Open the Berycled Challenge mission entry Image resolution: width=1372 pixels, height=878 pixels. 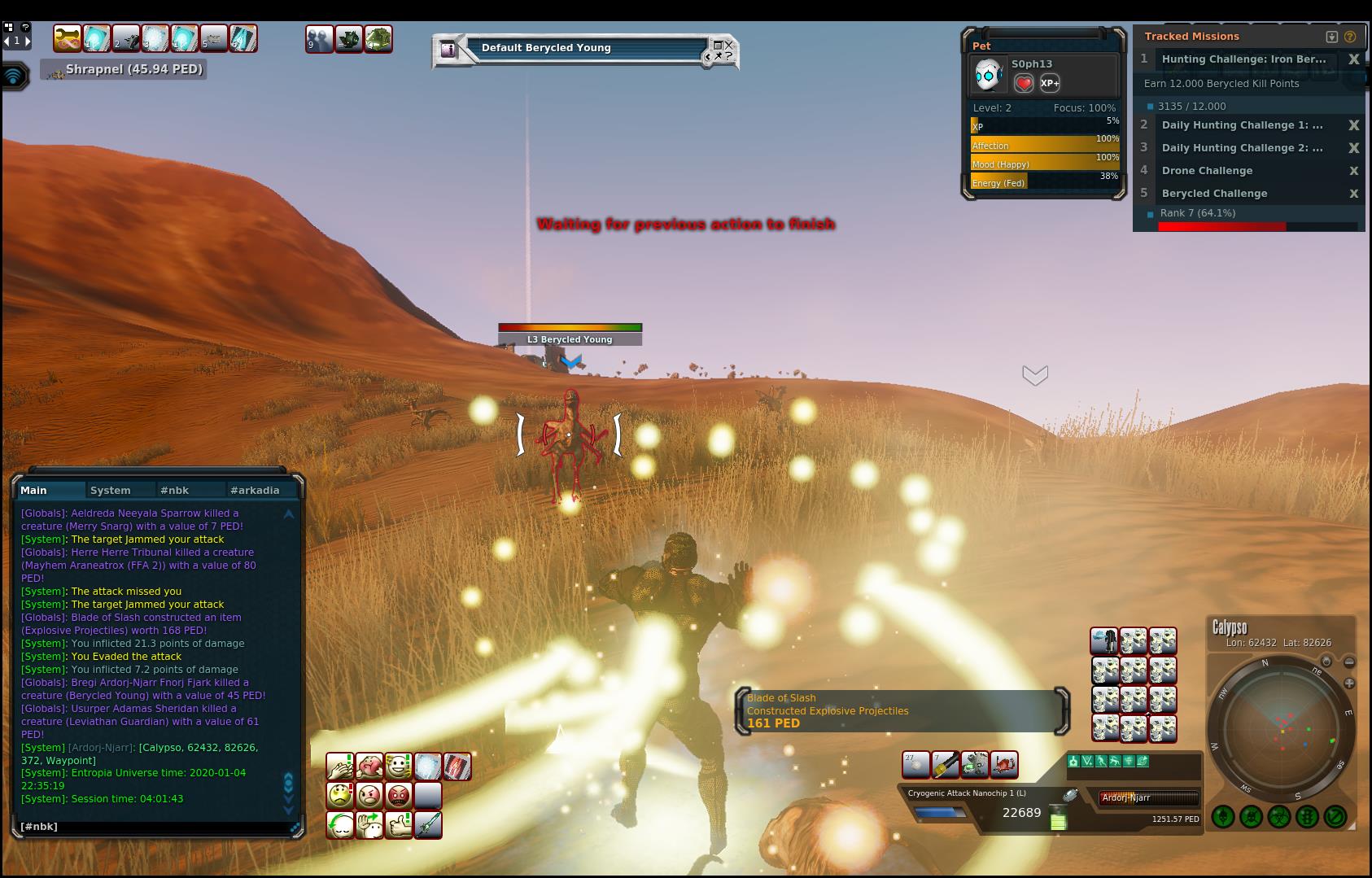coord(1214,194)
